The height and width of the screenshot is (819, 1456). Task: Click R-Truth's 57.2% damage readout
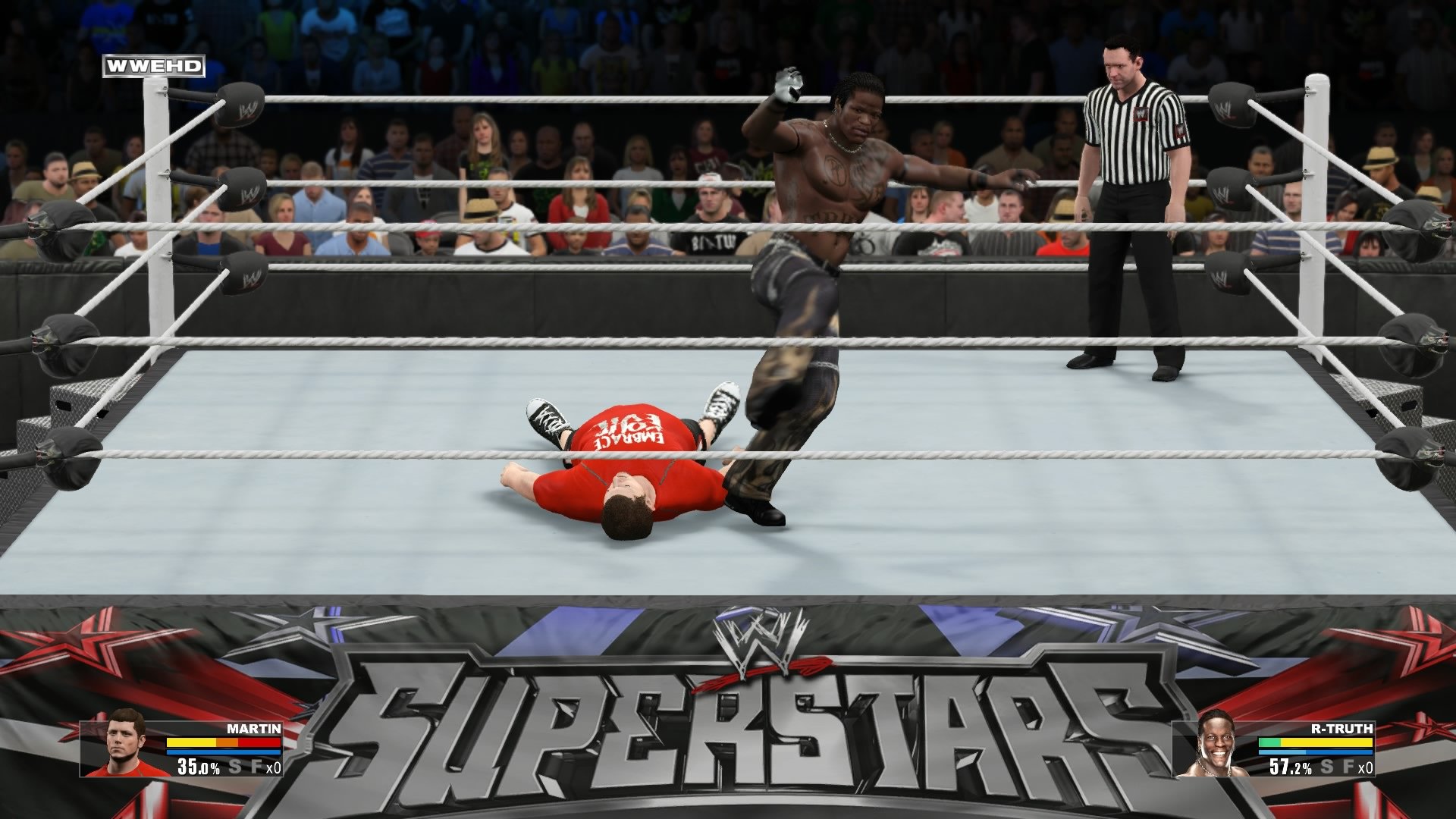(1289, 767)
